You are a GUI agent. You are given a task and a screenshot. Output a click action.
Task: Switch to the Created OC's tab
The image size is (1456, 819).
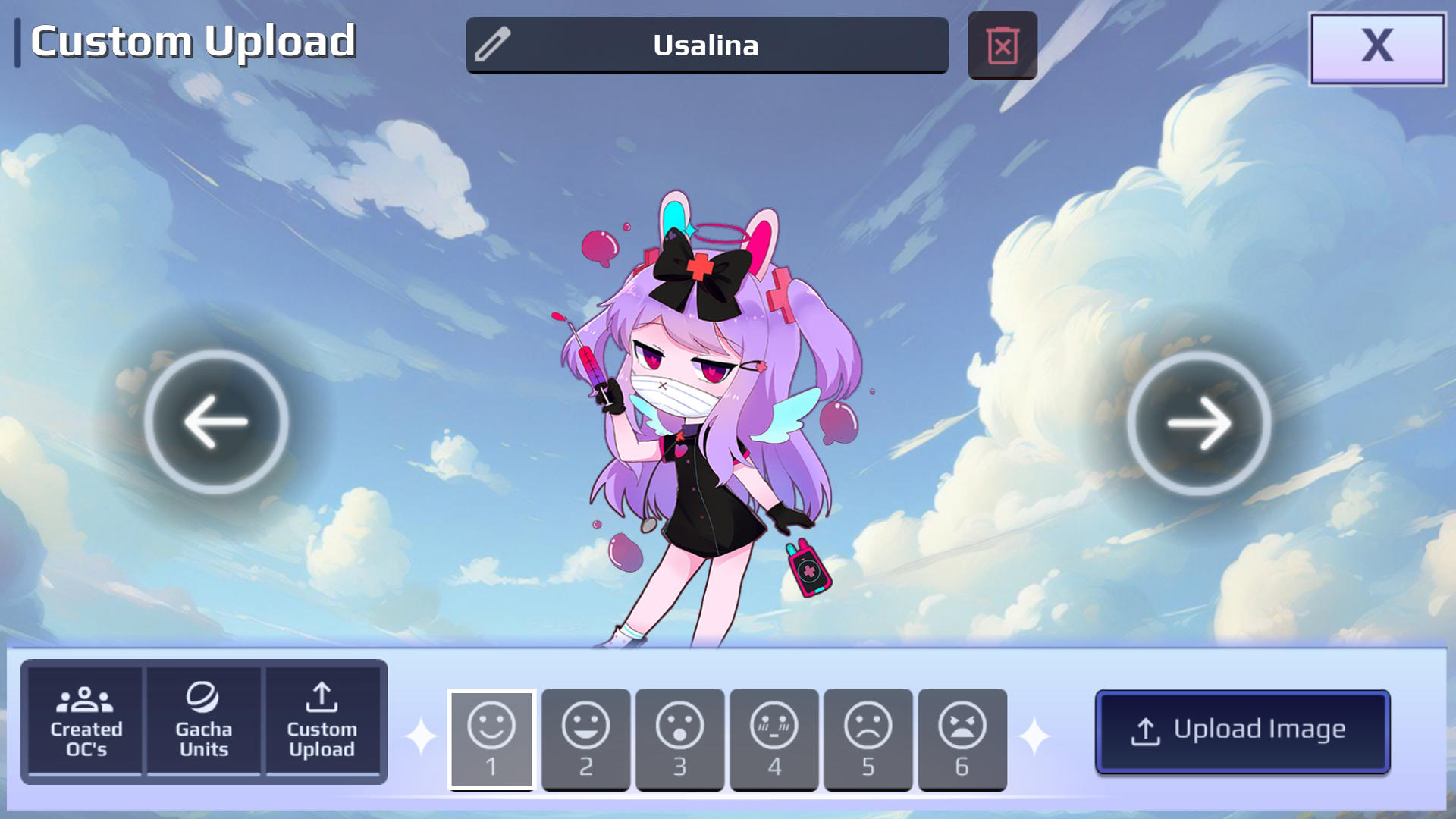(x=83, y=720)
